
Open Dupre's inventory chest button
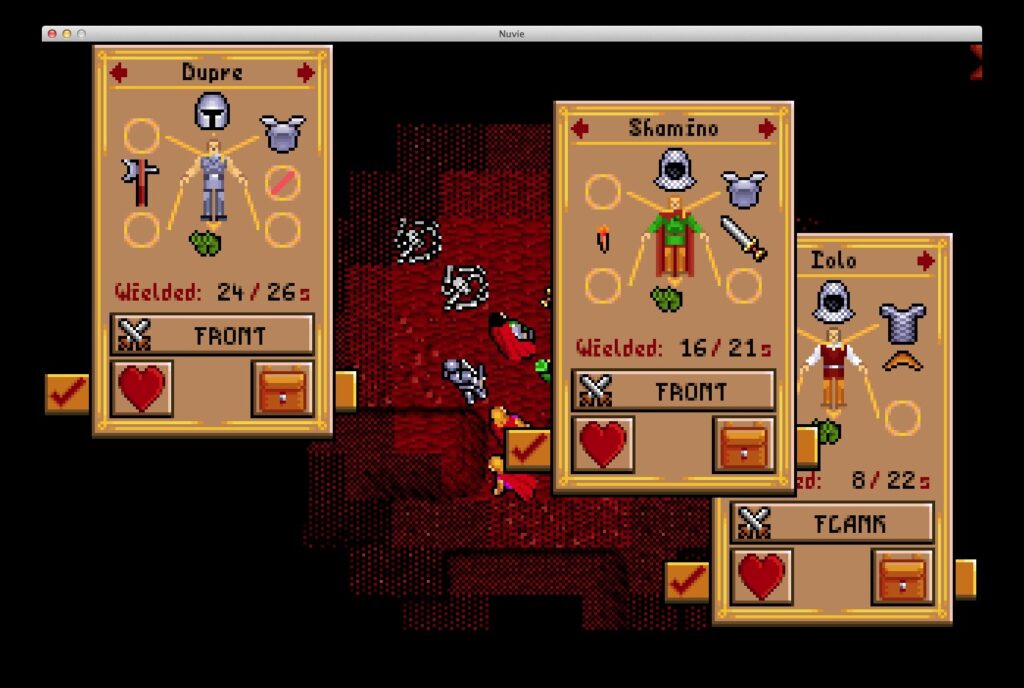282,388
